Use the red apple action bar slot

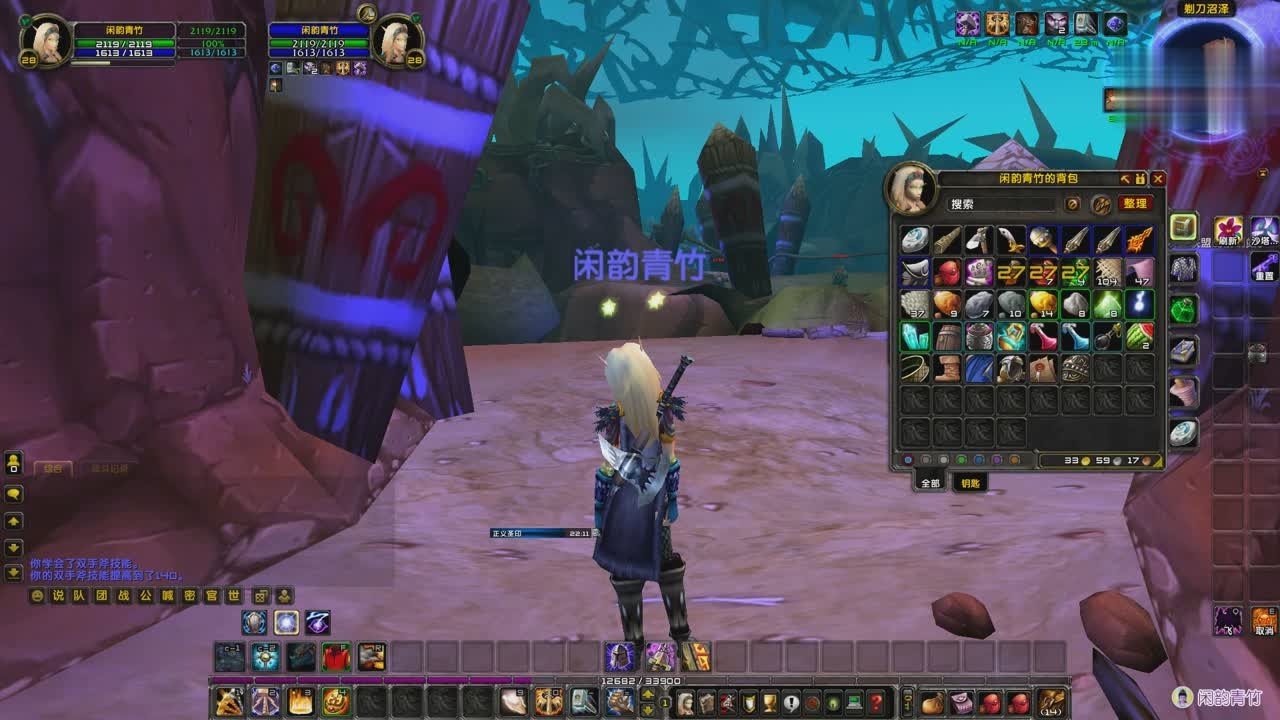click(336, 657)
